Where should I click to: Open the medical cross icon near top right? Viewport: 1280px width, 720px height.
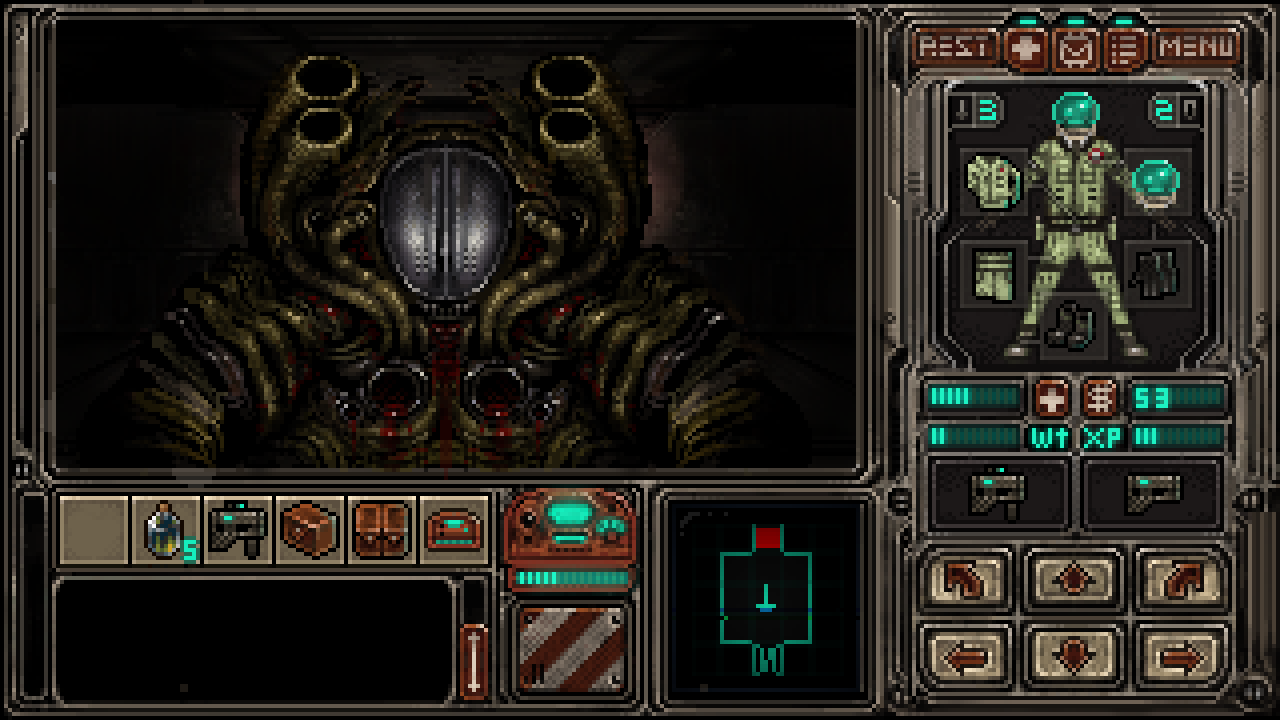coord(1022,44)
